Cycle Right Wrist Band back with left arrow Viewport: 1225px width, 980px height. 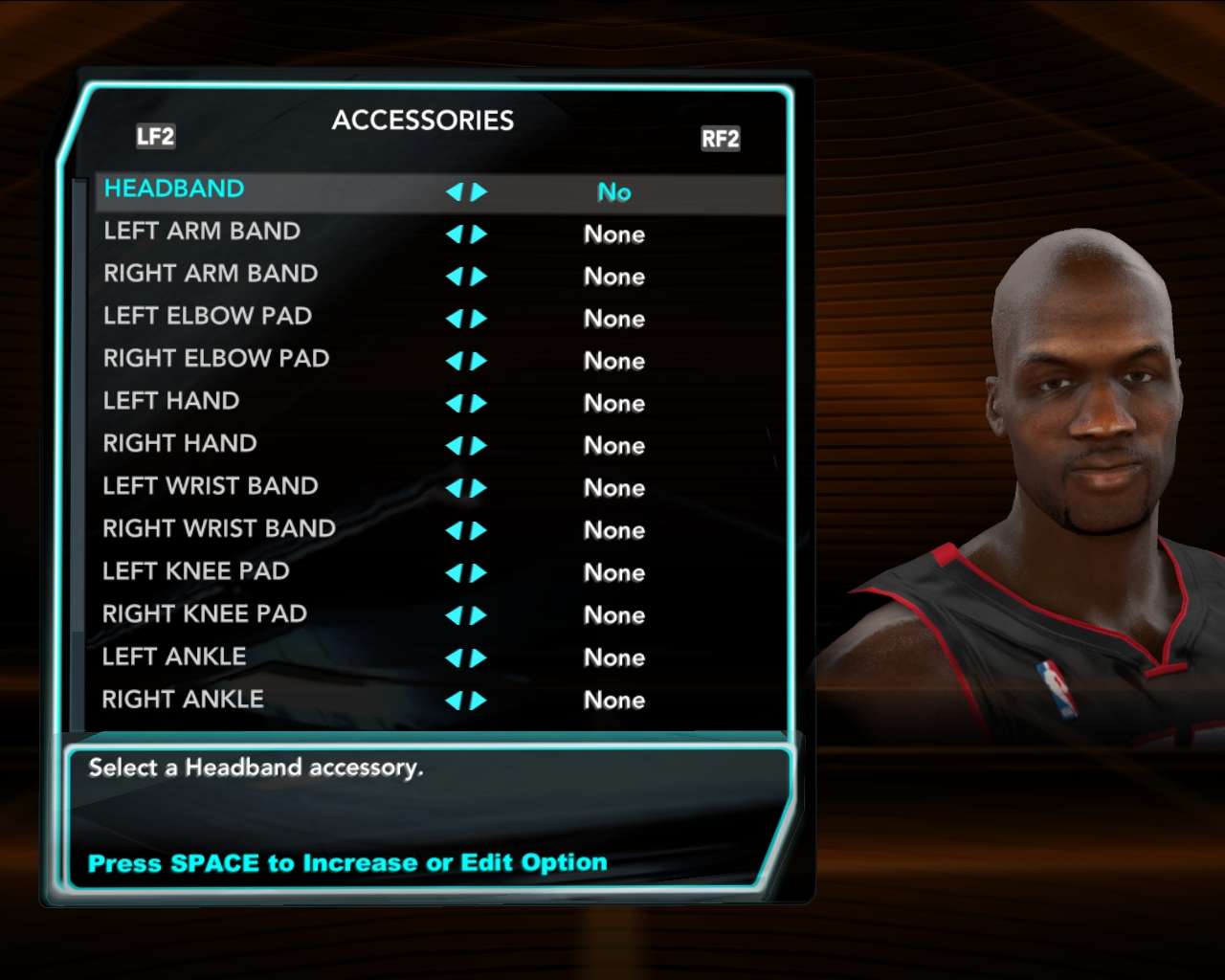click(x=454, y=531)
